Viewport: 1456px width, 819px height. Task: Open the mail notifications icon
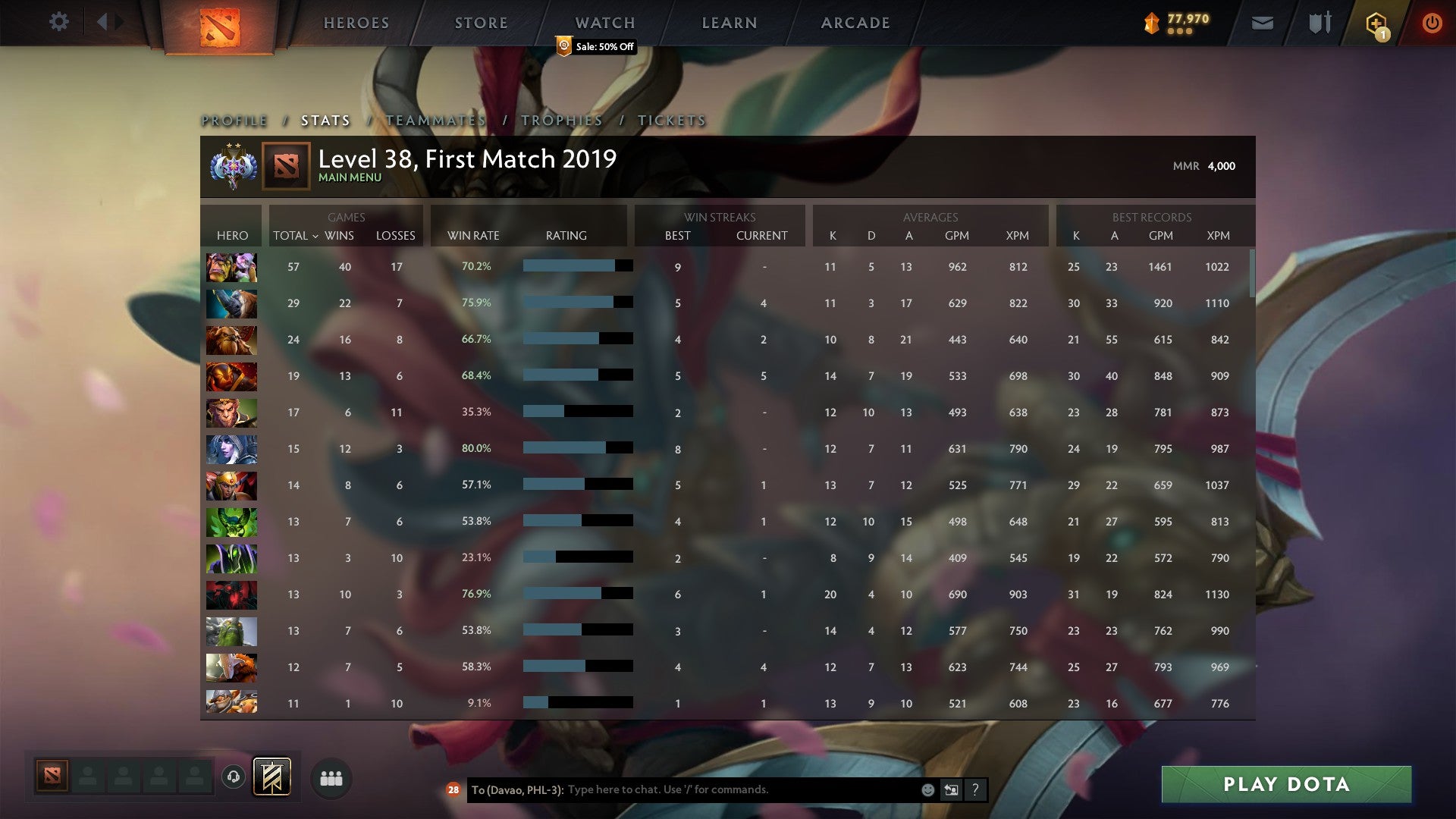coord(1262,22)
